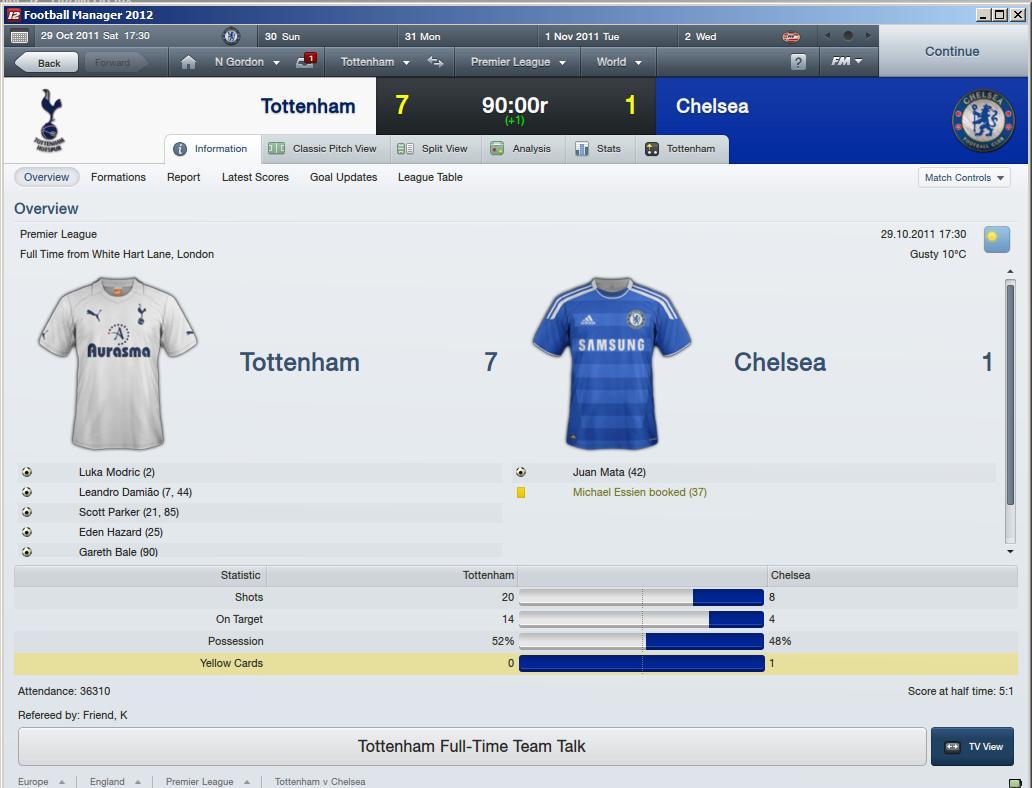This screenshot has height=788, width=1032.
Task: Open the Match Controls dropdown
Action: (x=964, y=178)
